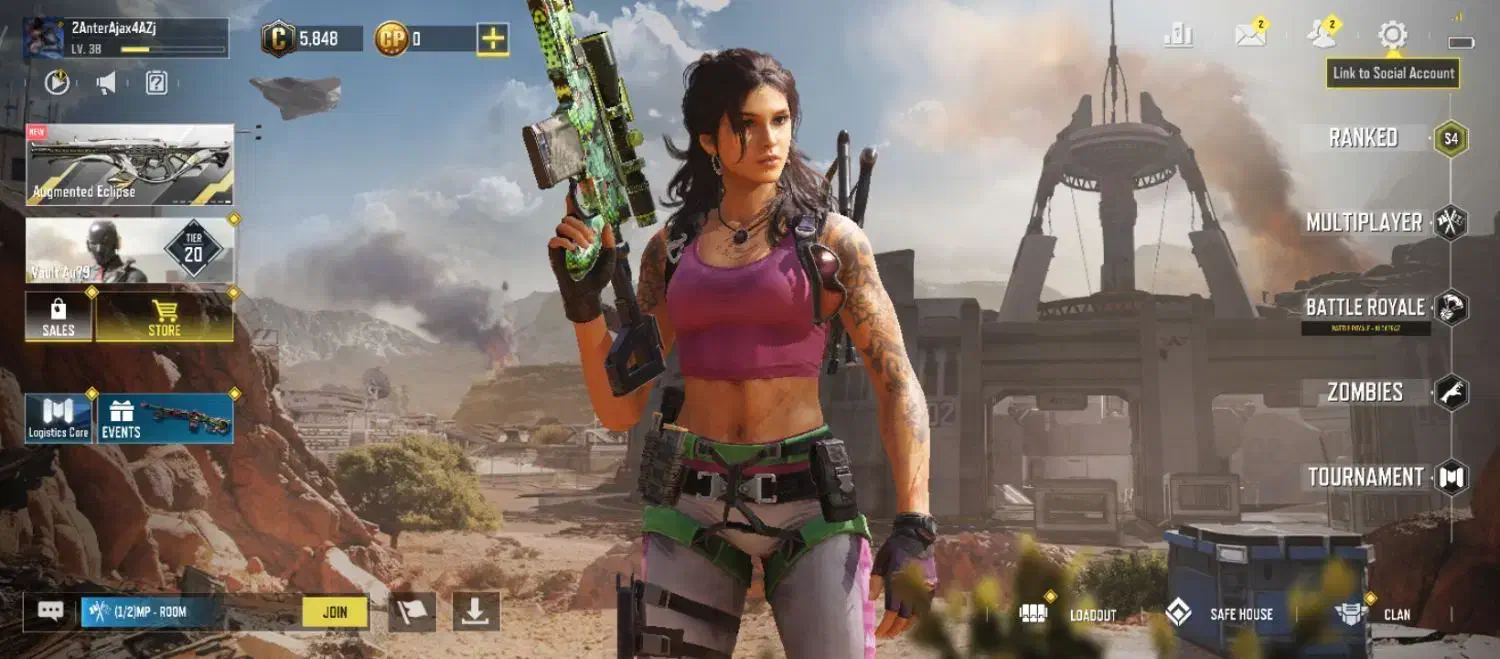The width and height of the screenshot is (1500, 659).
Task: View the Tier 20 battle pass banner
Action: 130,250
